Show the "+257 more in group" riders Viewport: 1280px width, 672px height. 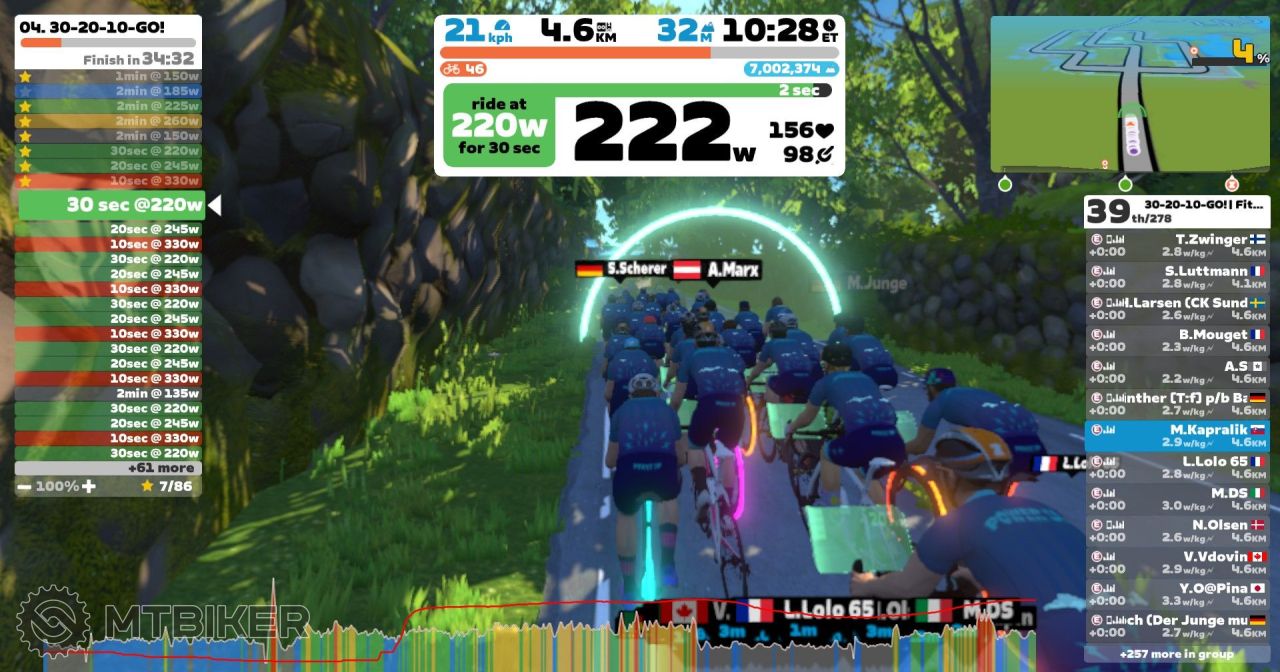(x=1176, y=654)
